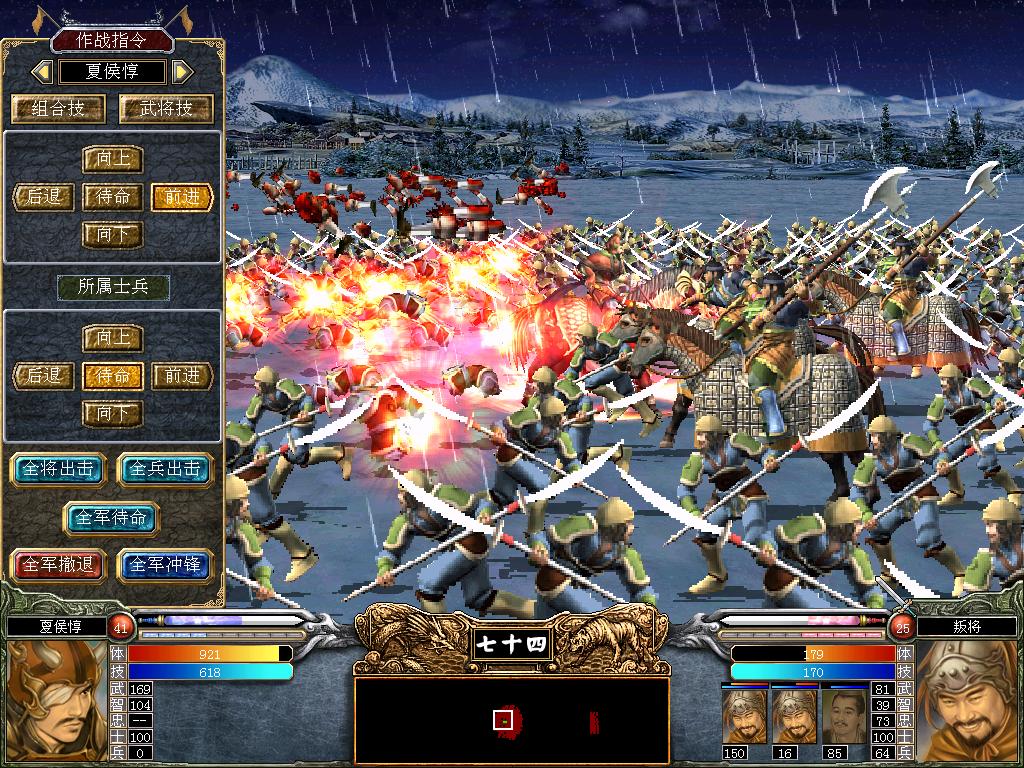Activate 全军冲锋 full army charge
The width and height of the screenshot is (1024, 768).
(x=166, y=565)
